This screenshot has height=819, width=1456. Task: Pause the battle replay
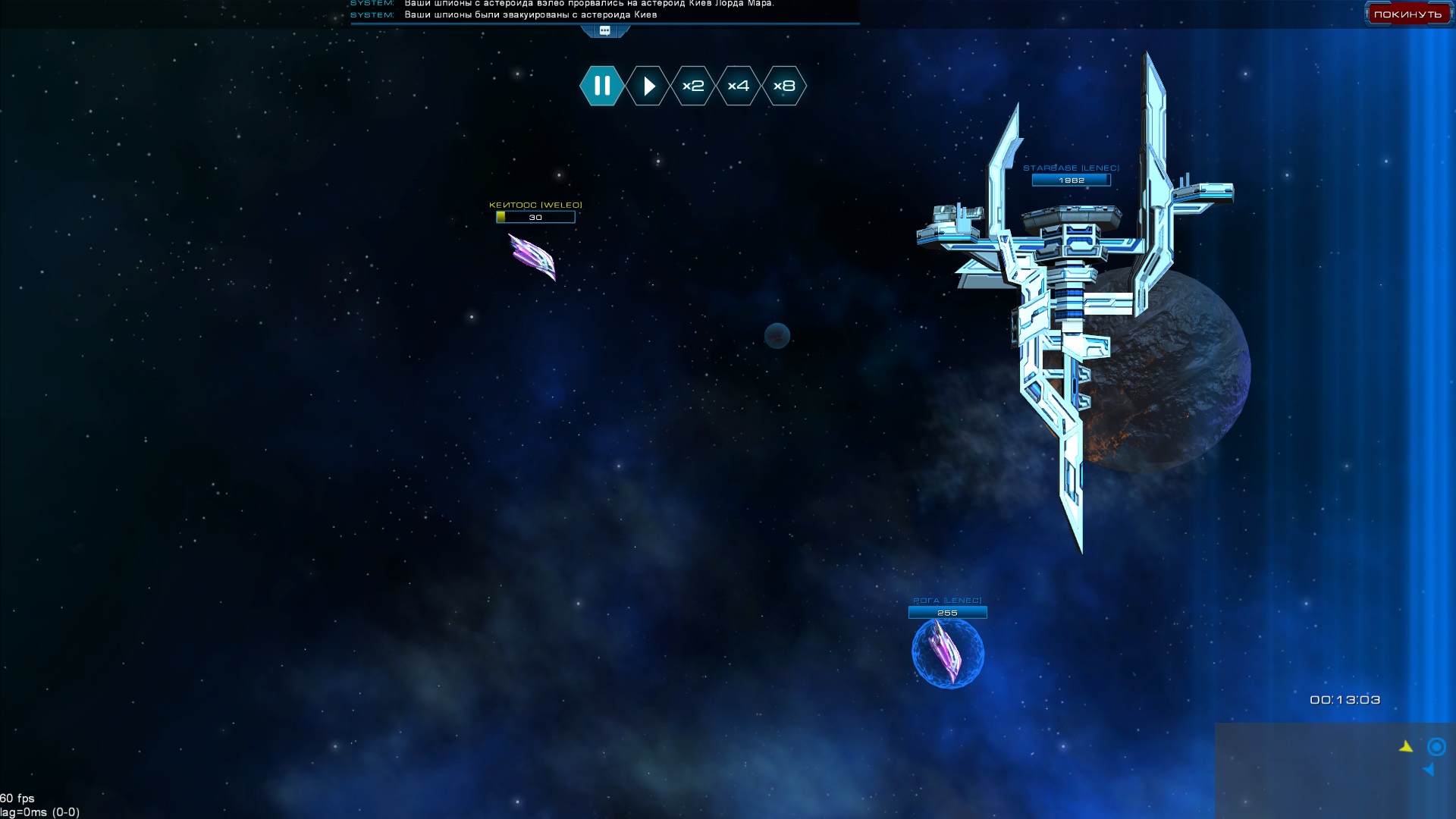click(x=602, y=86)
